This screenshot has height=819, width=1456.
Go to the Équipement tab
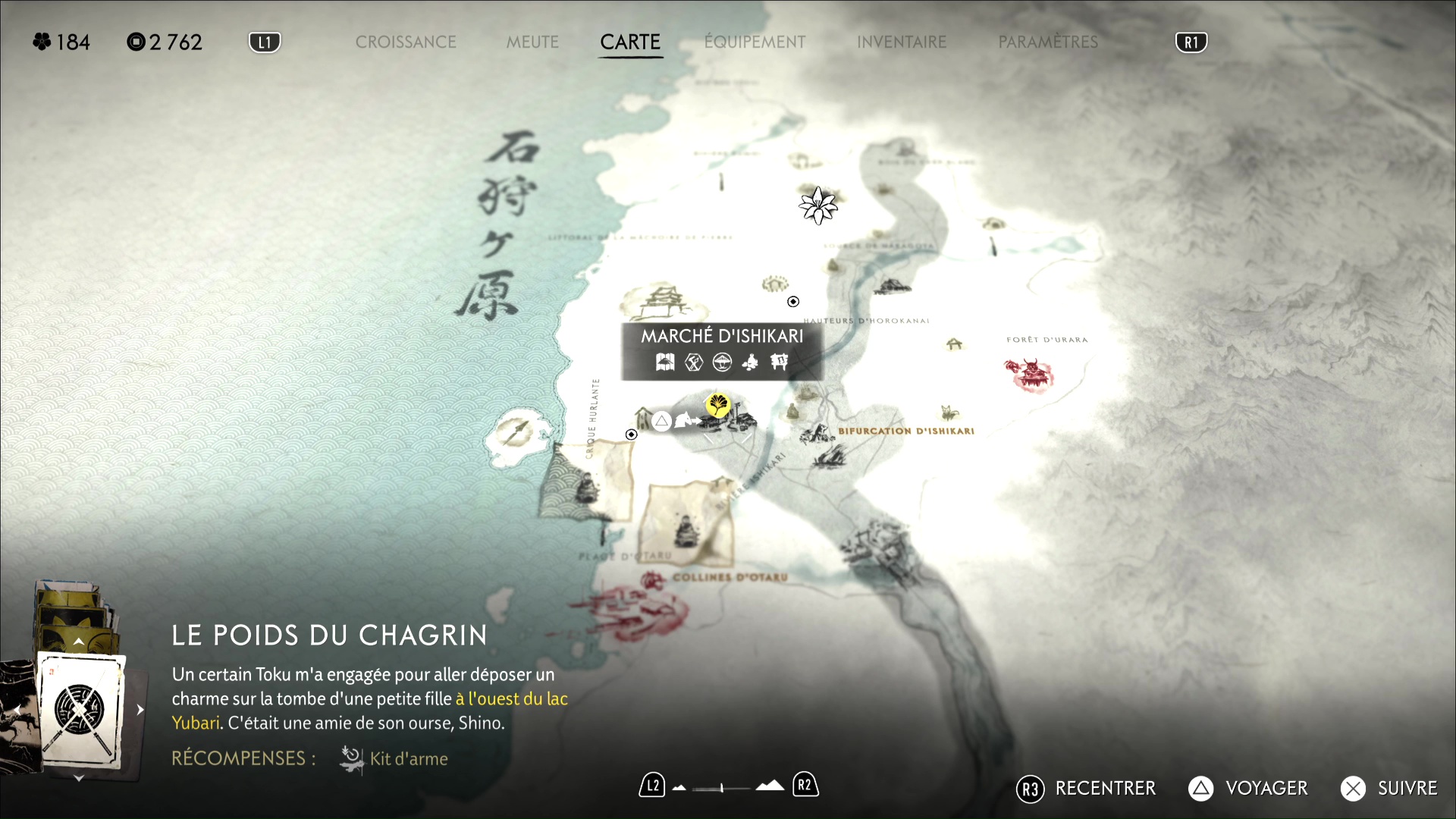[755, 42]
